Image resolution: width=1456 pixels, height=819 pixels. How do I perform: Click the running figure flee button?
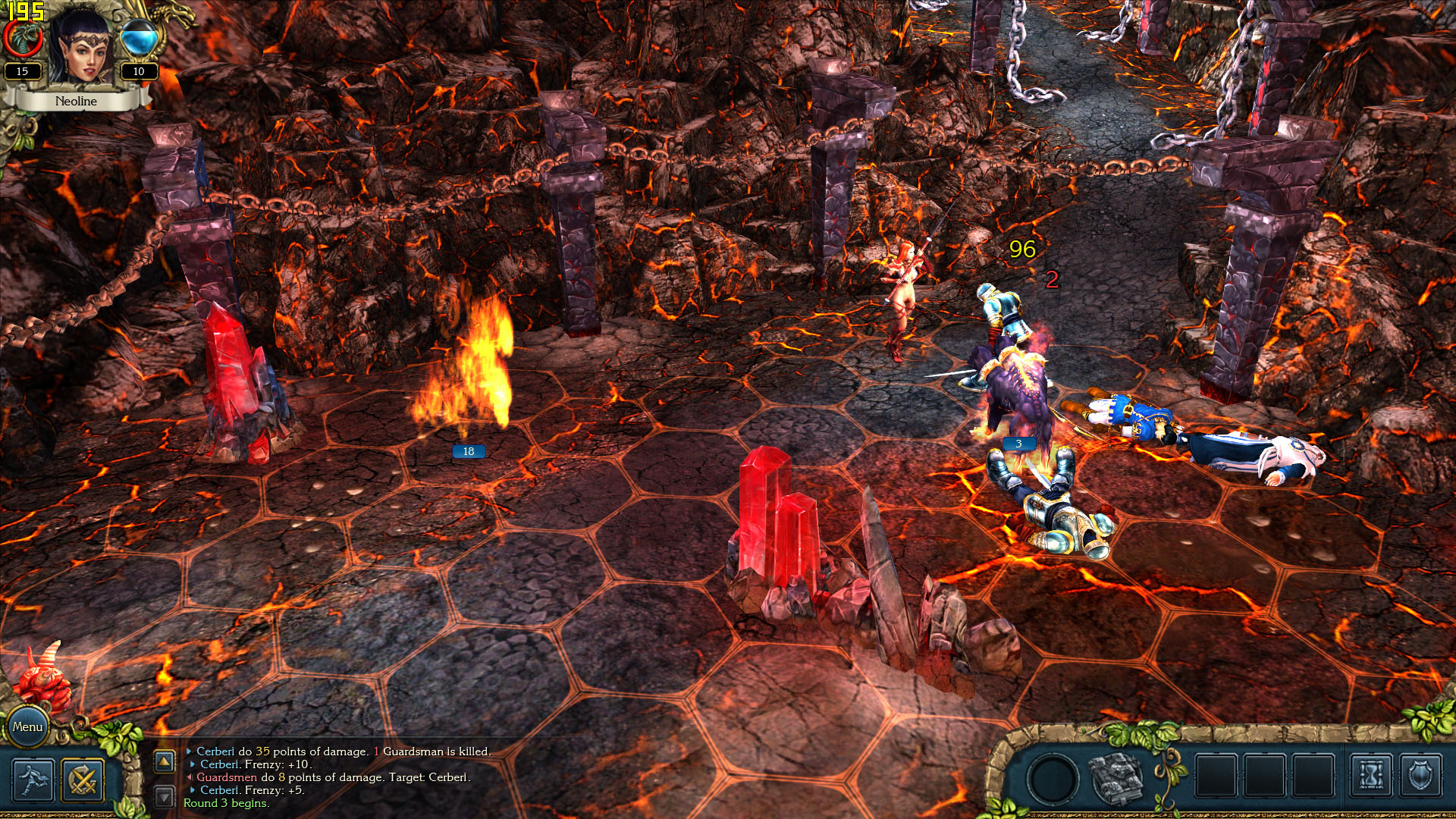33,780
